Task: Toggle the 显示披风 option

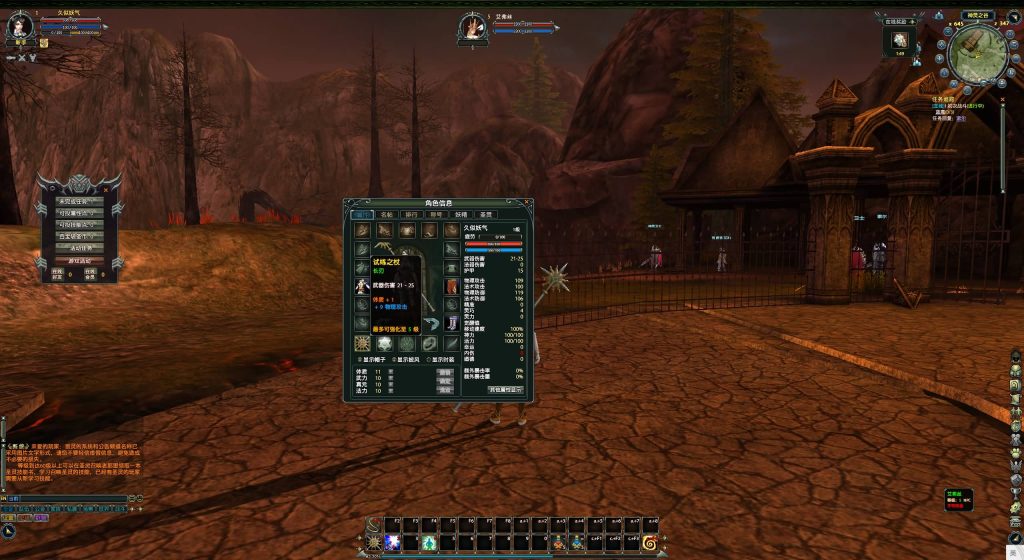Action: coord(396,359)
